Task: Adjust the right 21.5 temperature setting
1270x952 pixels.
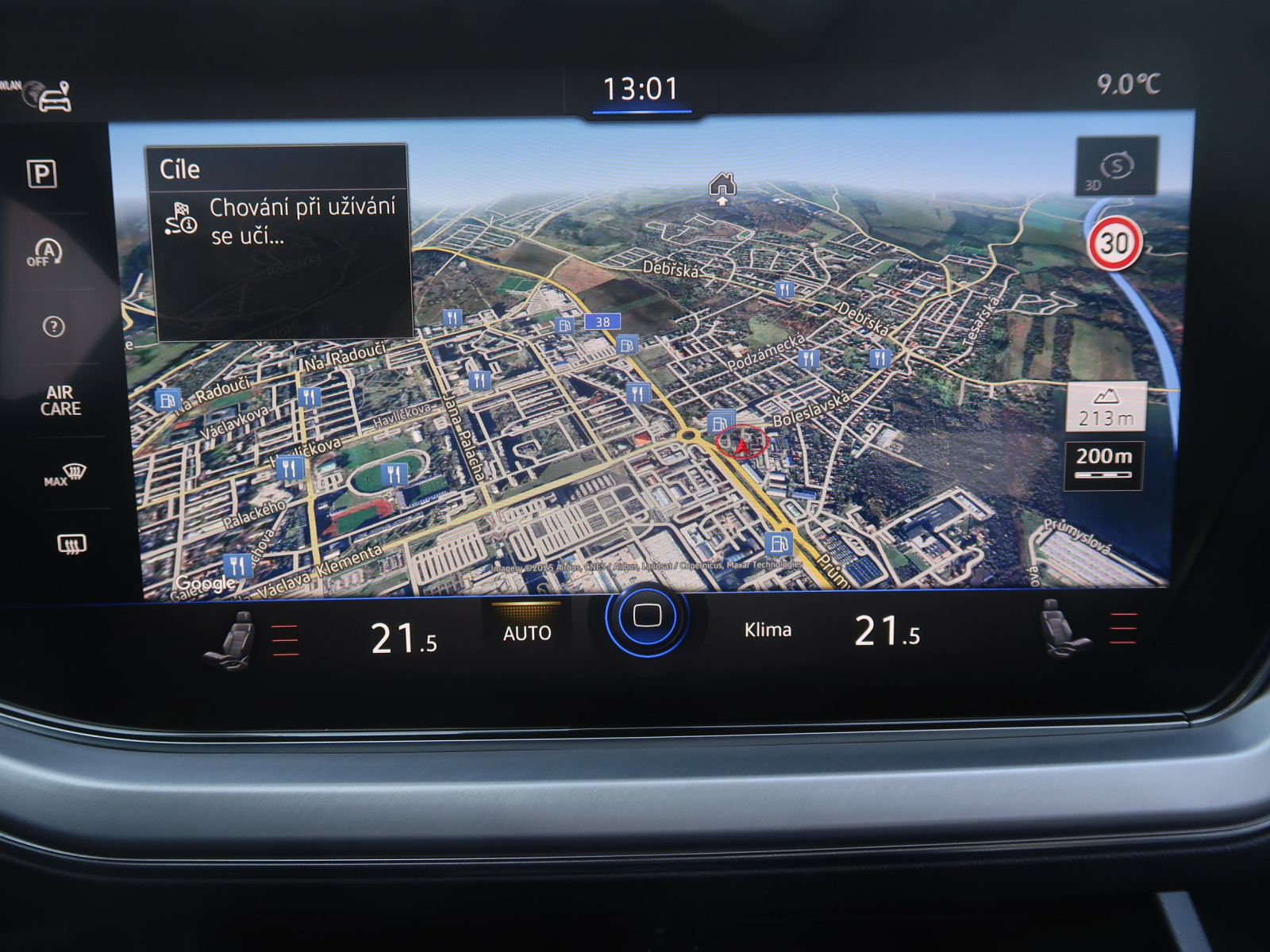Action: (887, 632)
